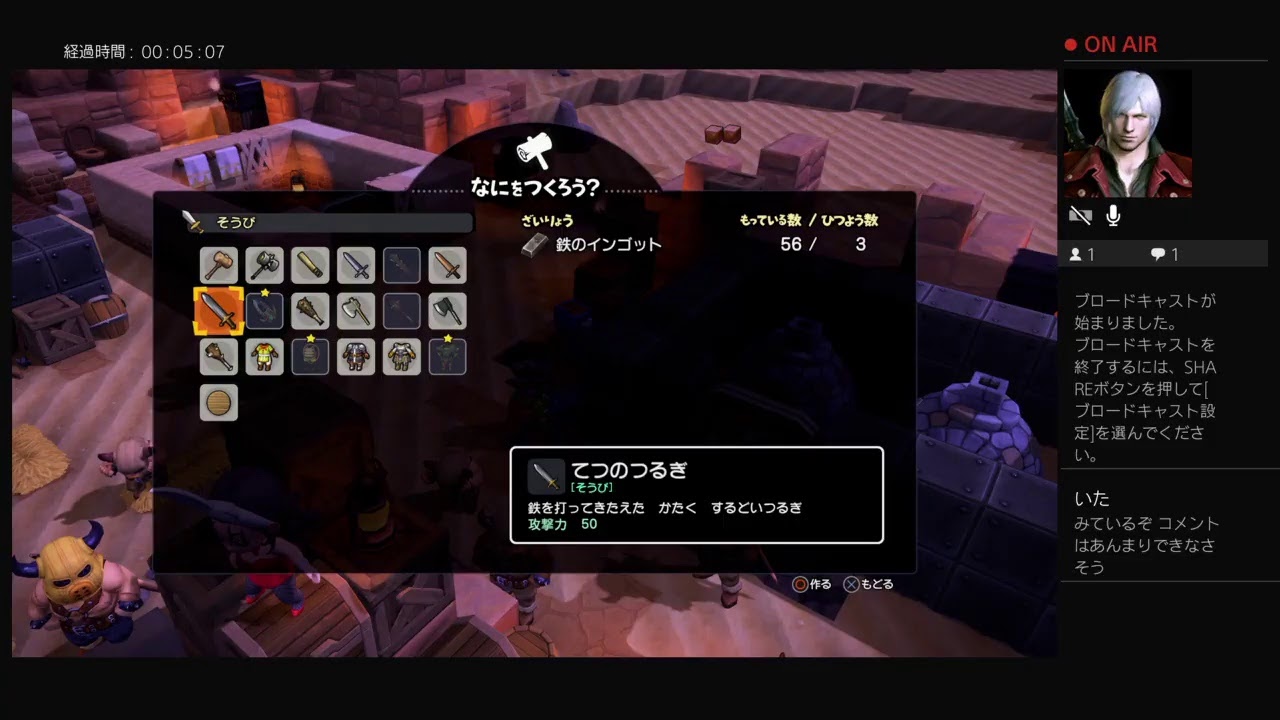Viewport: 1280px width, 720px height.
Task: Toggle the disabled camera icon under the avatar
Action: (1081, 213)
